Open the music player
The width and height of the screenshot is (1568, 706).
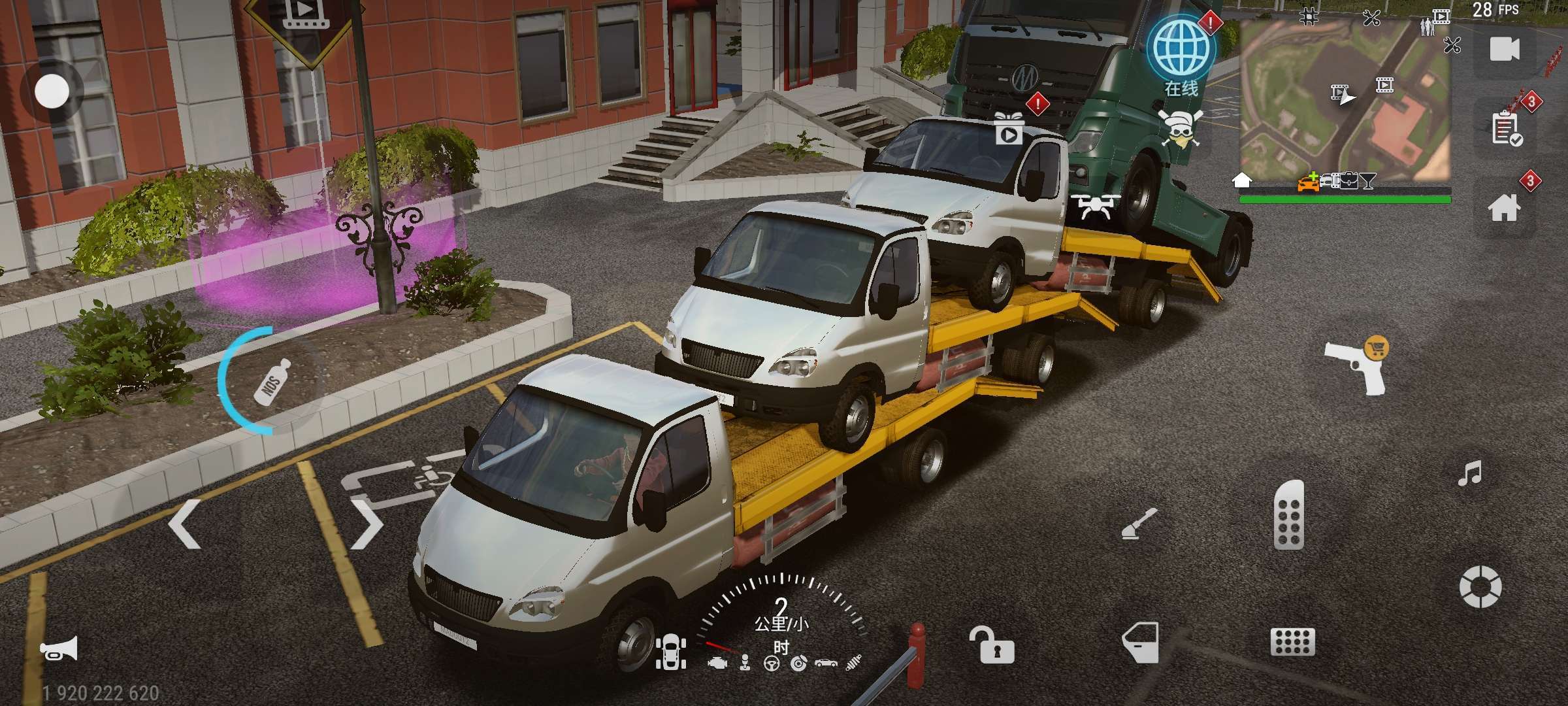click(1470, 473)
